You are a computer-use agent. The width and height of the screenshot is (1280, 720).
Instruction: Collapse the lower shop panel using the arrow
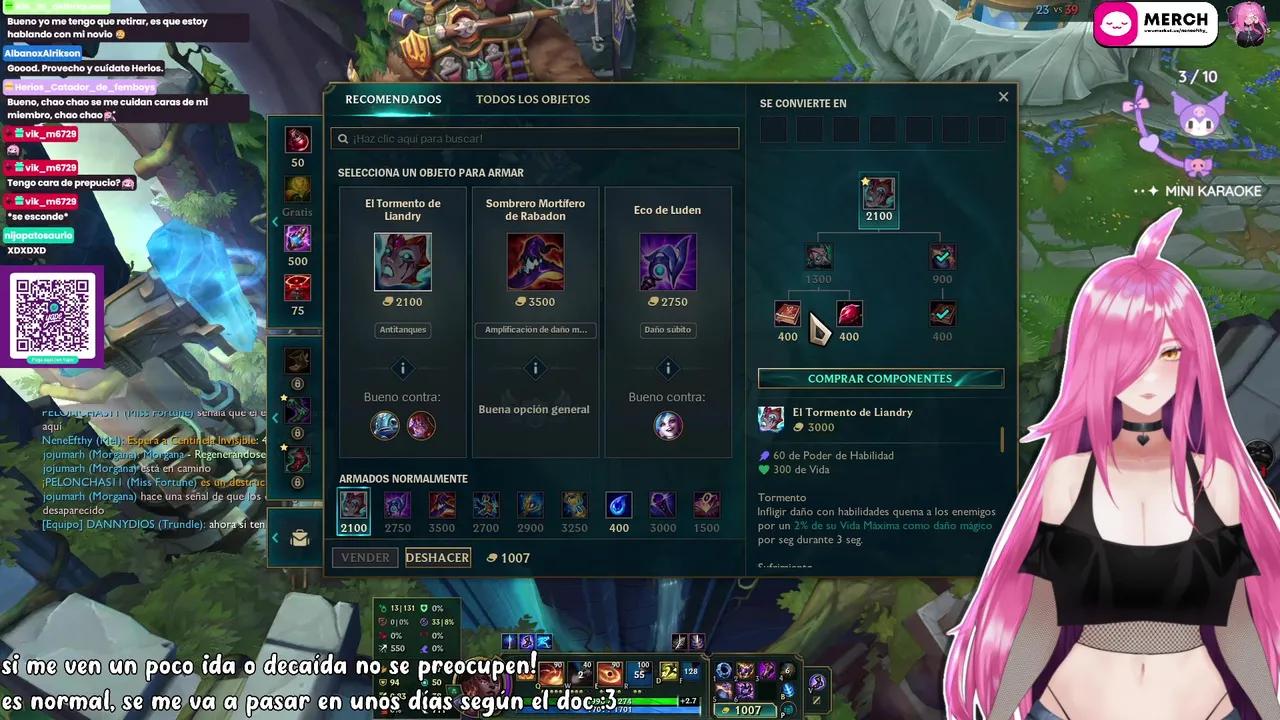pyautogui.click(x=276, y=537)
